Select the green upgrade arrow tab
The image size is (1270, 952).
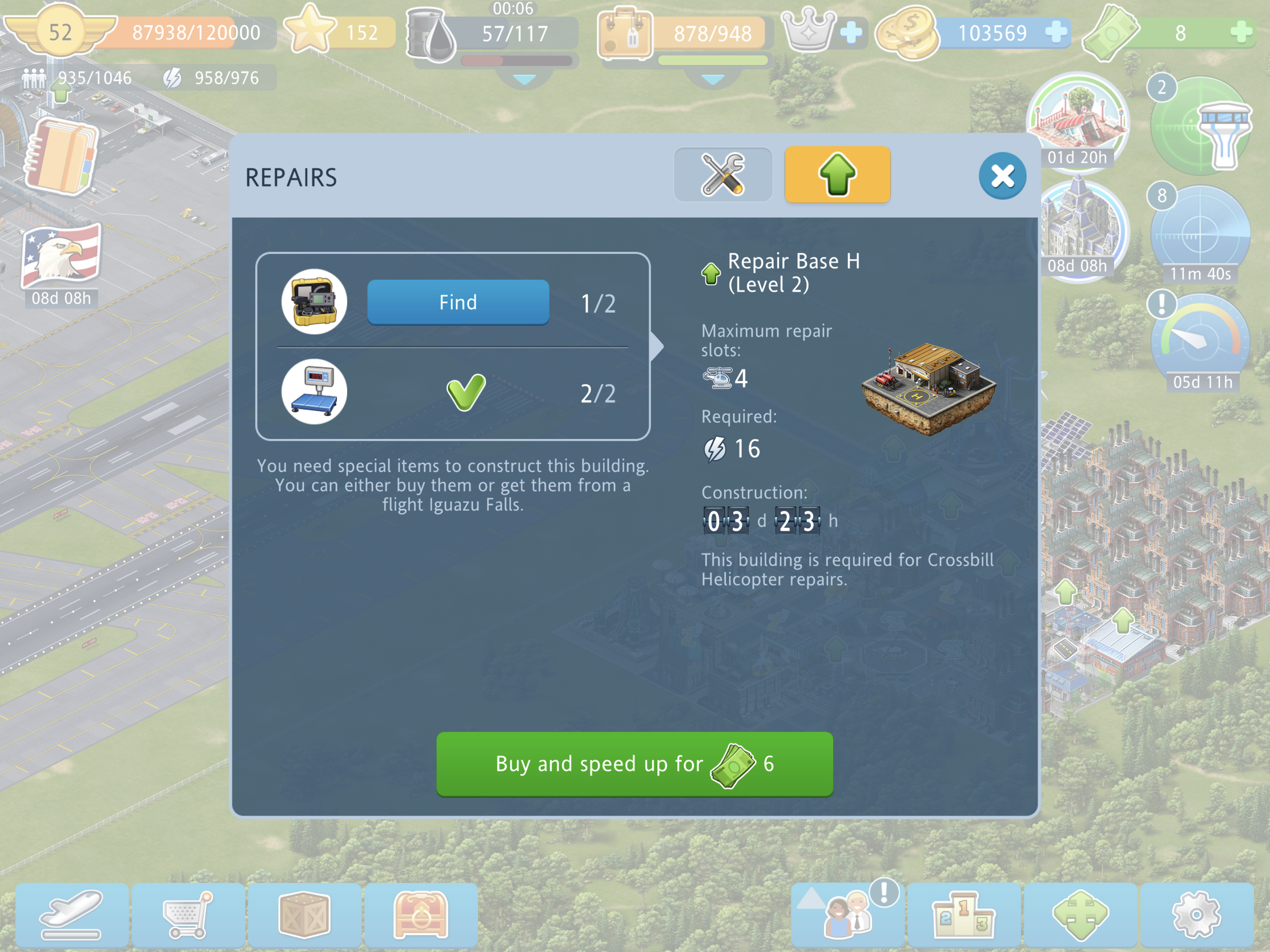pos(837,175)
